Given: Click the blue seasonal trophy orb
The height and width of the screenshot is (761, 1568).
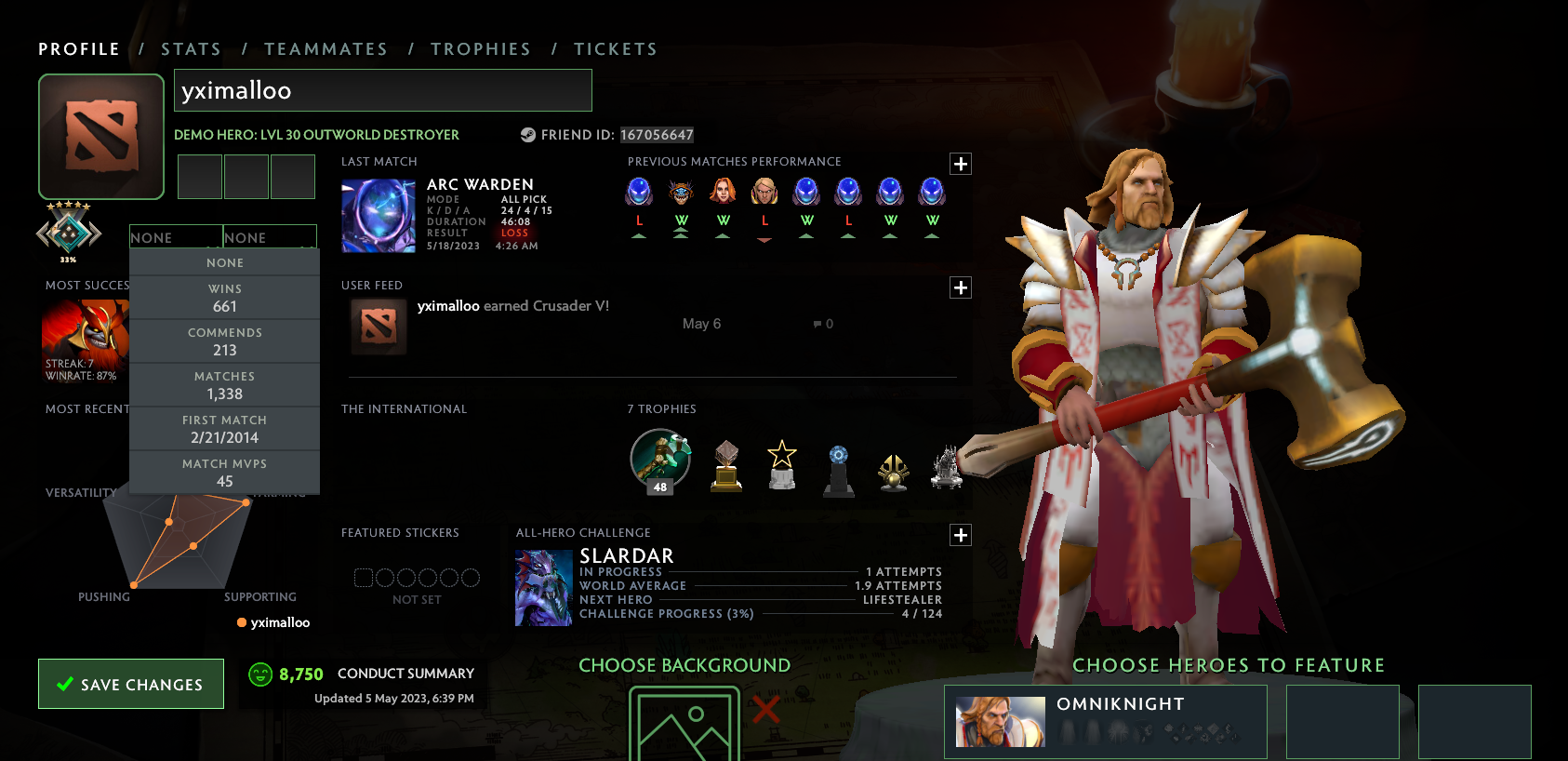Looking at the screenshot, I should (837, 461).
